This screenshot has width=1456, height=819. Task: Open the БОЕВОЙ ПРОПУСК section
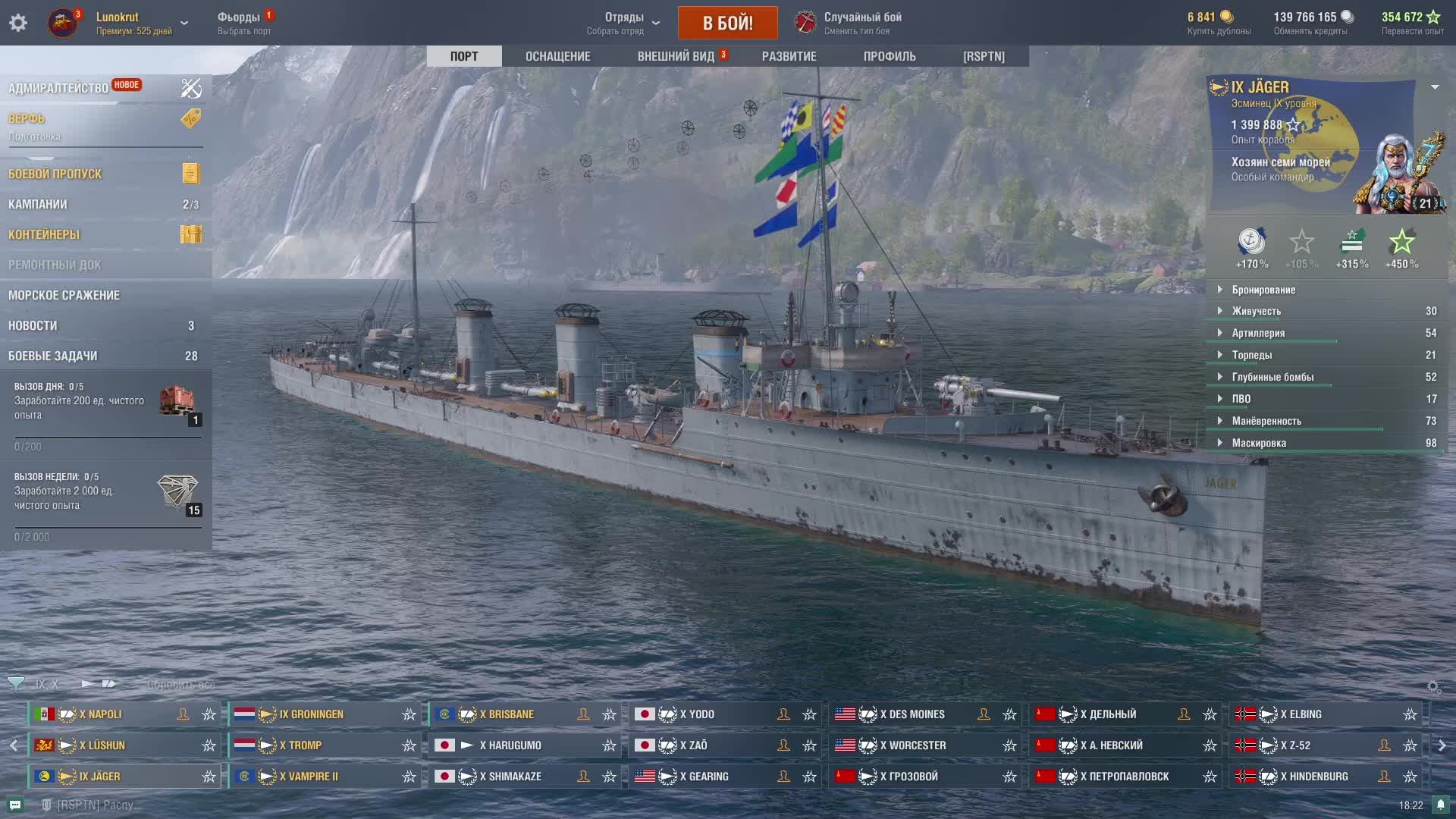pyautogui.click(x=55, y=174)
